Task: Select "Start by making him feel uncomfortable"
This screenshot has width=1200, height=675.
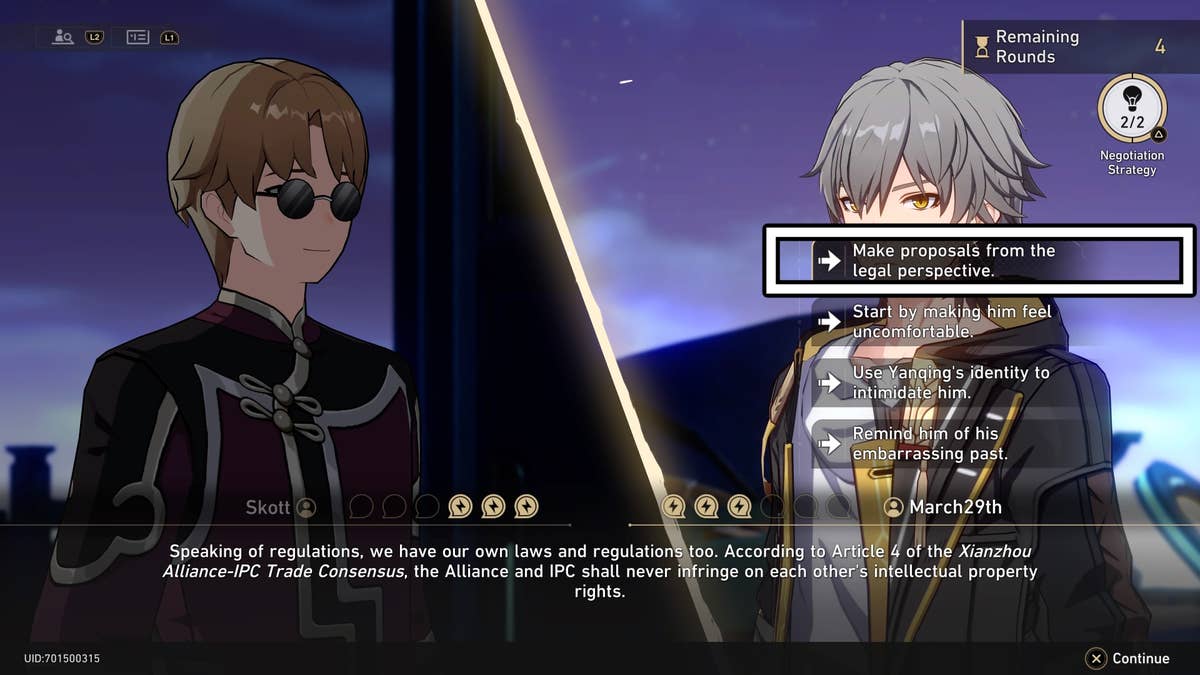Action: pos(950,321)
